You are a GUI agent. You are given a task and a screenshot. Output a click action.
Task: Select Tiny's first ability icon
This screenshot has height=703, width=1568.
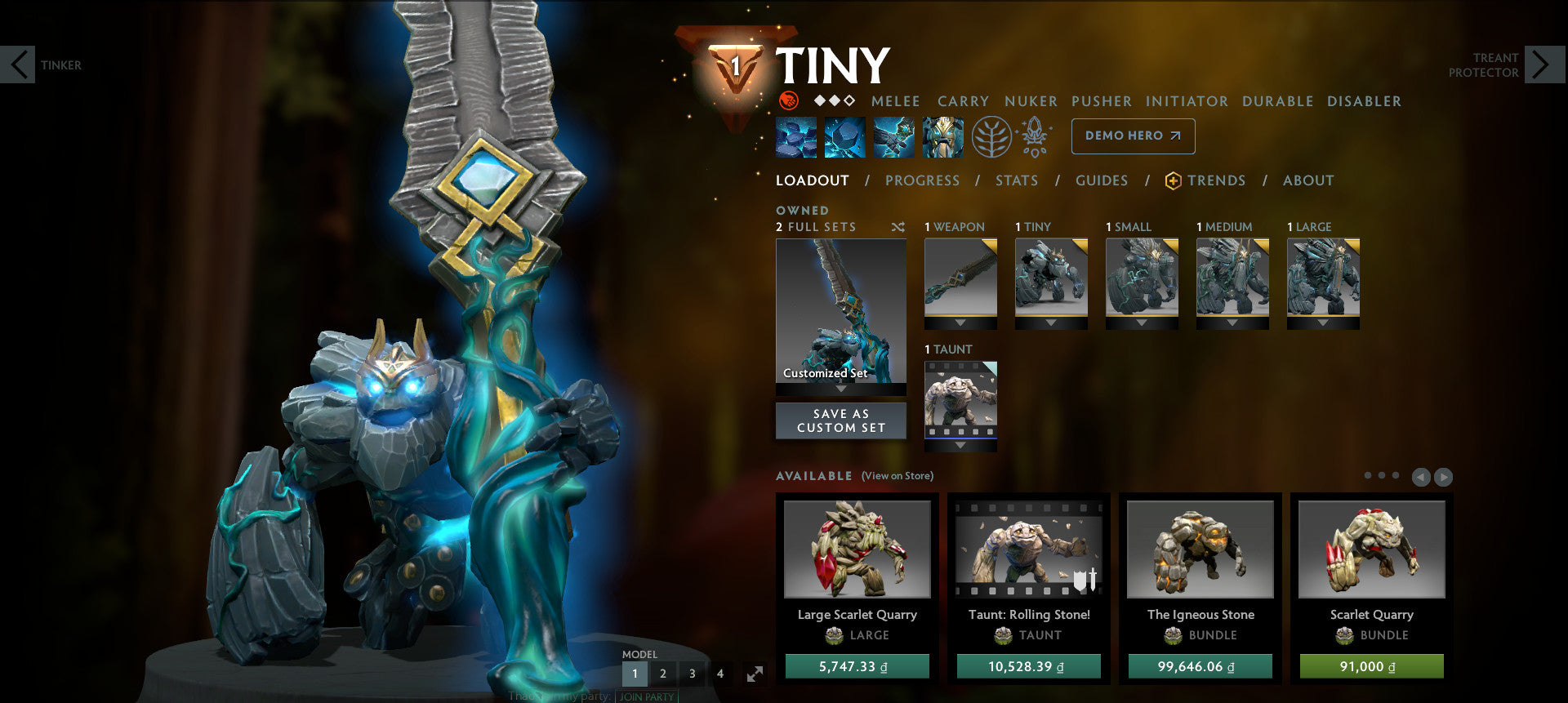tap(795, 136)
